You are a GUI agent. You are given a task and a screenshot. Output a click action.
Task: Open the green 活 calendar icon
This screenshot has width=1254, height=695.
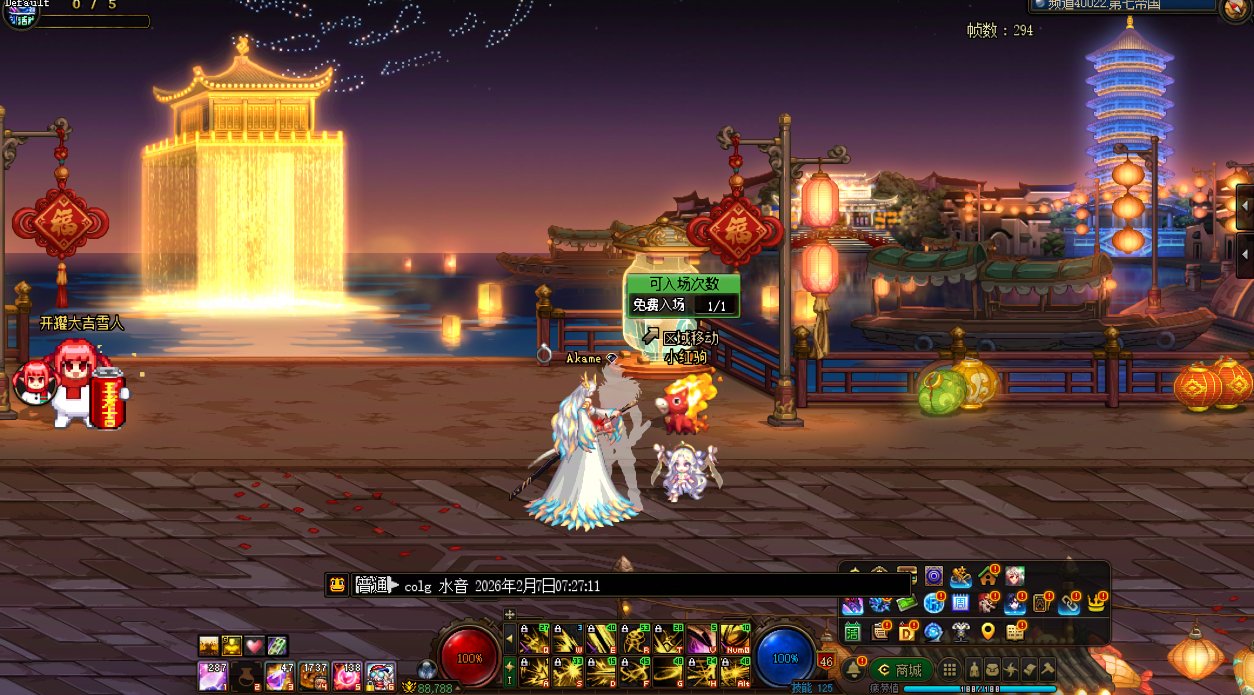click(x=852, y=631)
